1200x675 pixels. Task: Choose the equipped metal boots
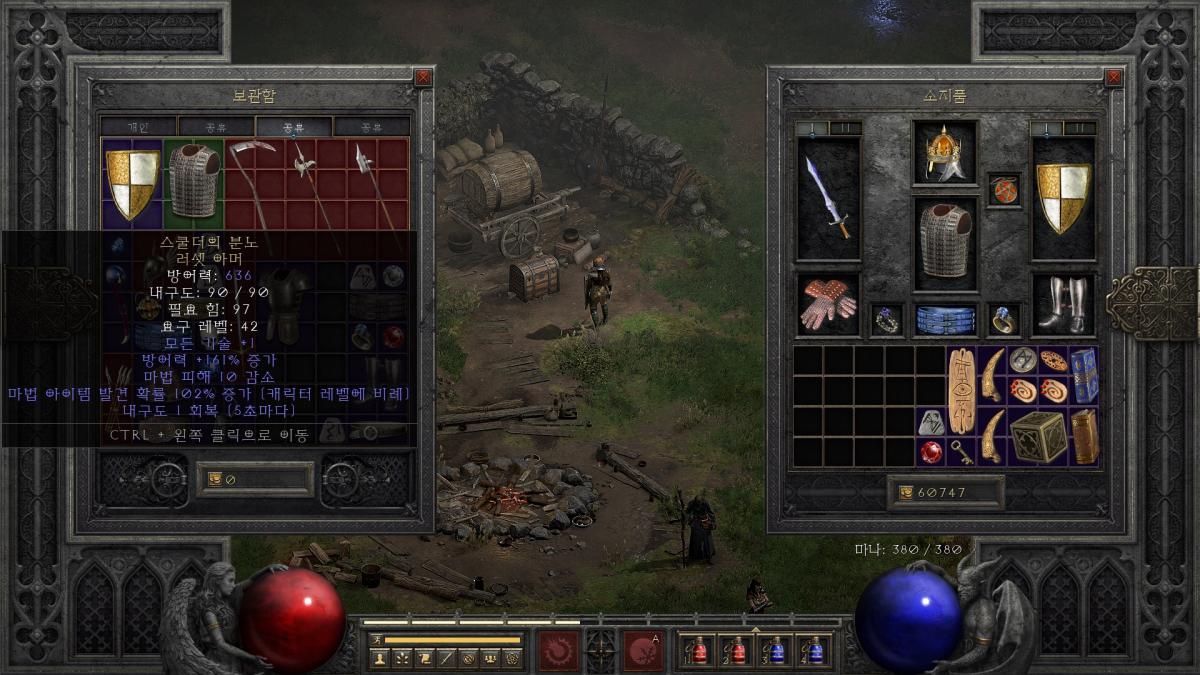pyautogui.click(x=1062, y=305)
